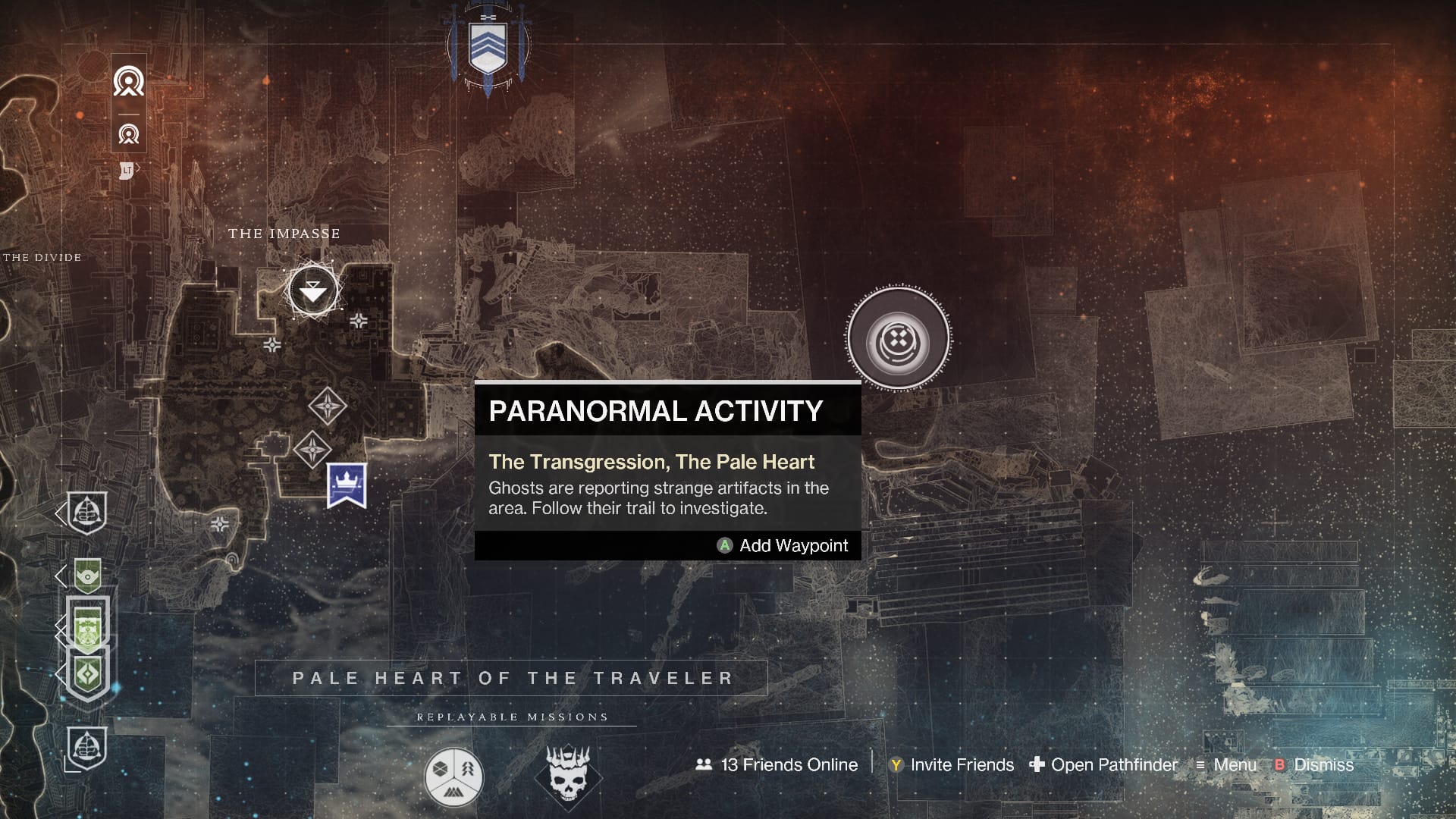Toggle the green diamond quest shield selection
This screenshot has height=819, width=1456.
(88, 674)
